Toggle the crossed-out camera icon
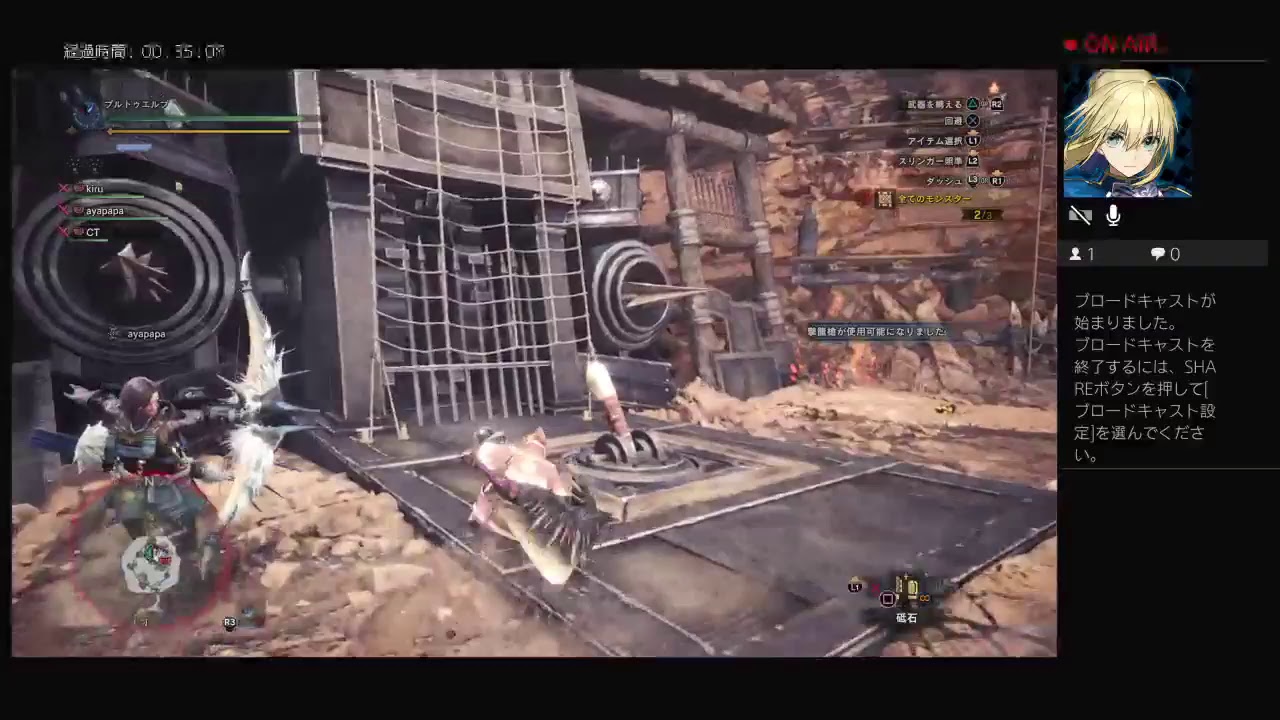 click(x=1081, y=214)
